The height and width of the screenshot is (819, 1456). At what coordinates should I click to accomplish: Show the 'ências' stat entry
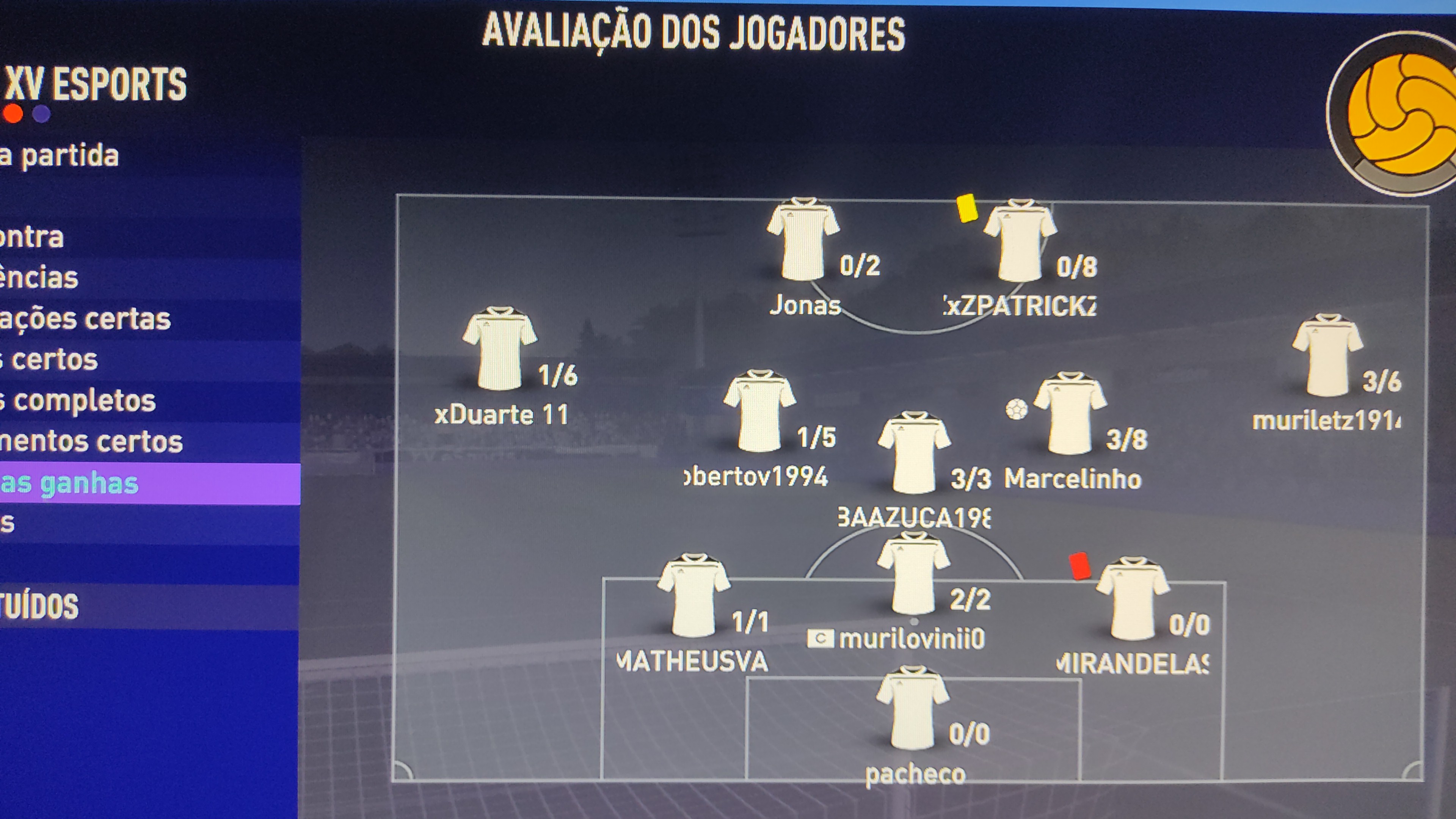[x=39, y=278]
